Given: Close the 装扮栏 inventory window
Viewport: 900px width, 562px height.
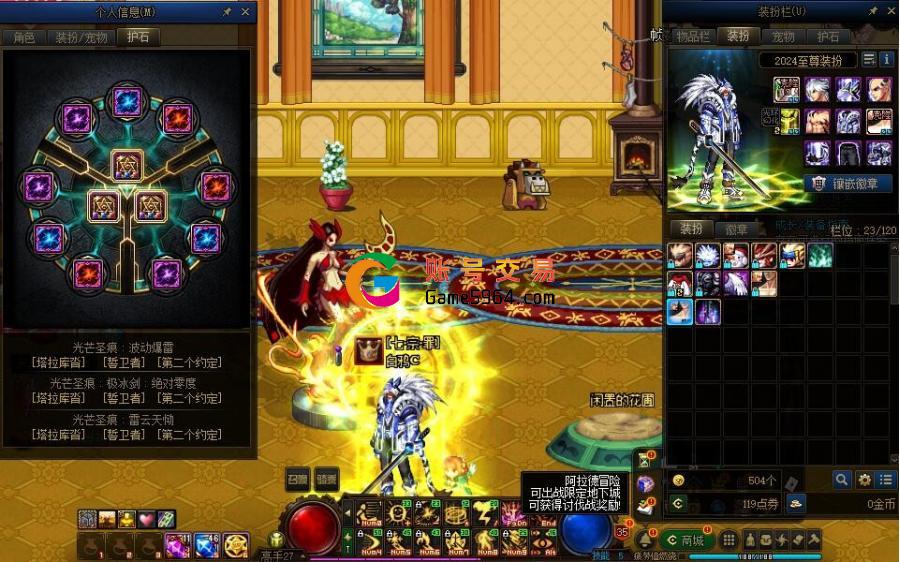Looking at the screenshot, I should [x=889, y=12].
